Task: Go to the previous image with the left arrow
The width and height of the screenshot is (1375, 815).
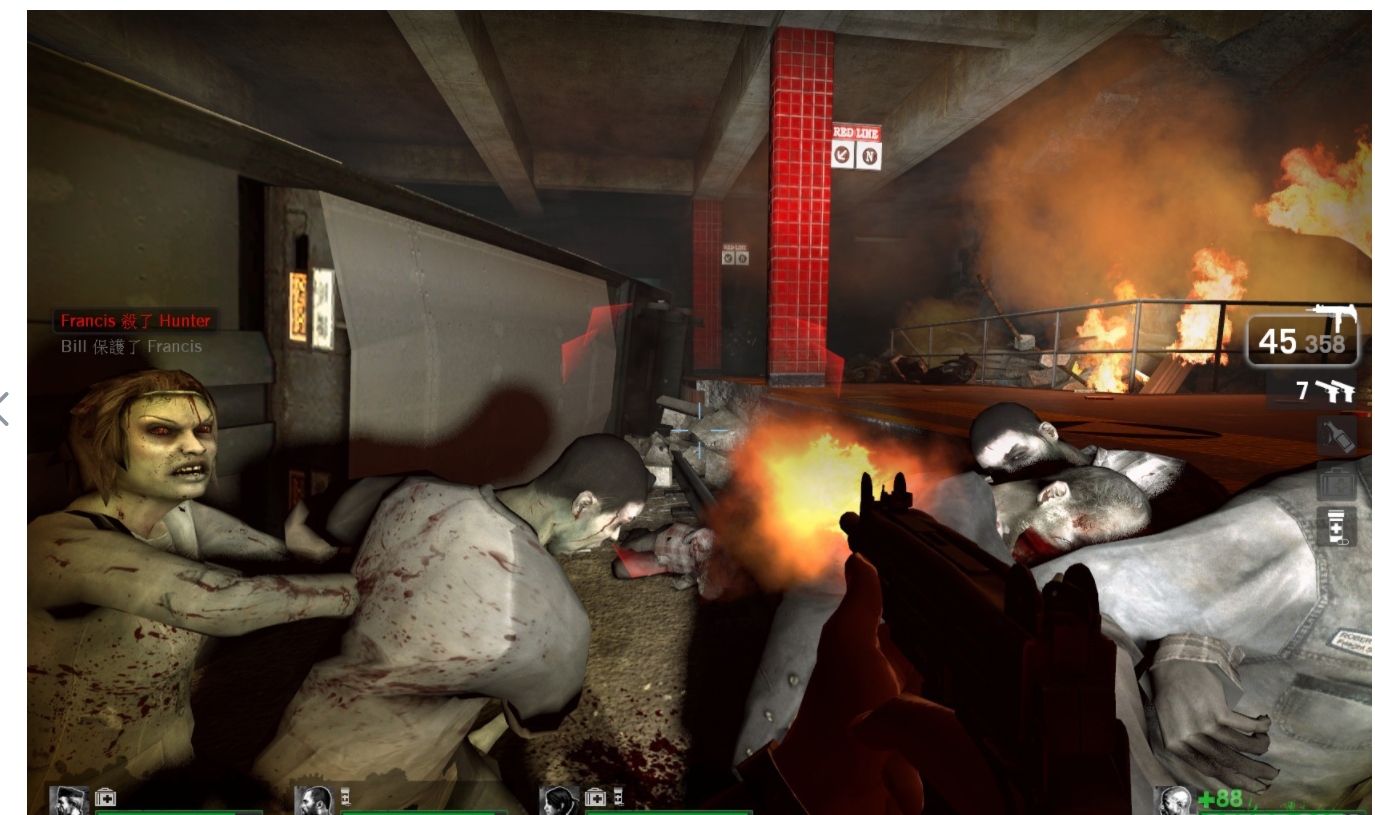Action: tap(5, 408)
